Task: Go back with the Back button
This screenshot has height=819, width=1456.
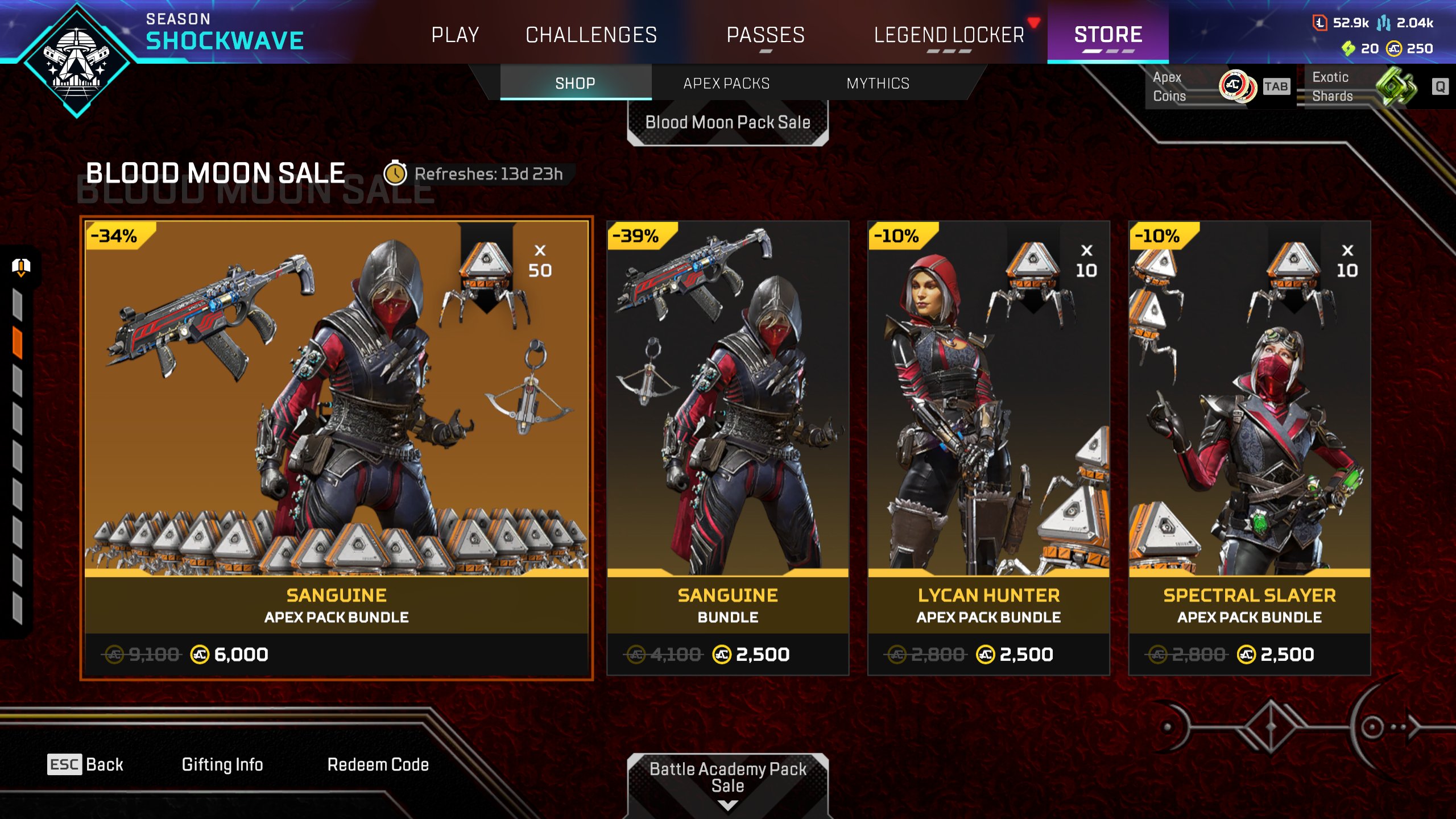Action: (85, 764)
